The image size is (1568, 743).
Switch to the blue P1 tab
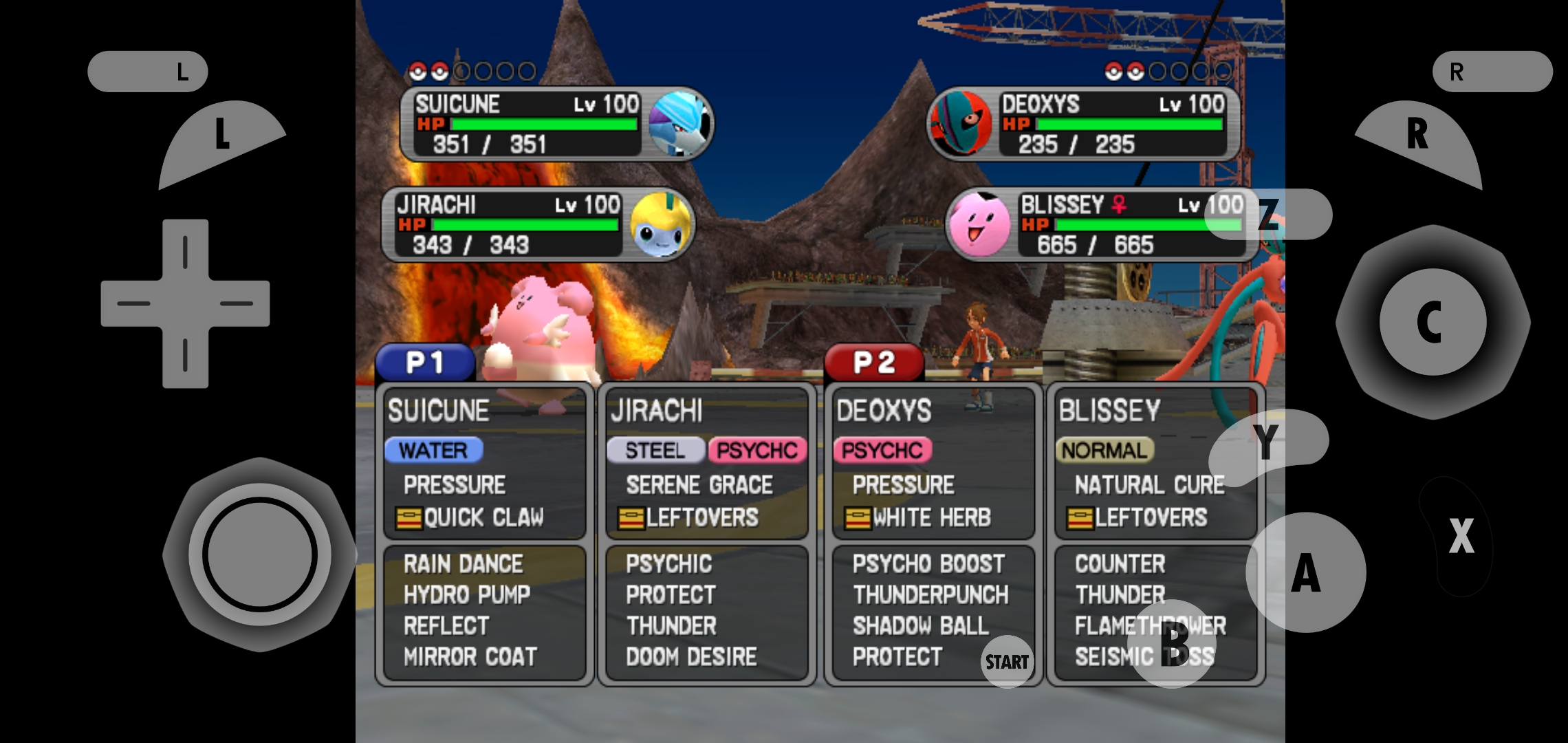(x=425, y=363)
